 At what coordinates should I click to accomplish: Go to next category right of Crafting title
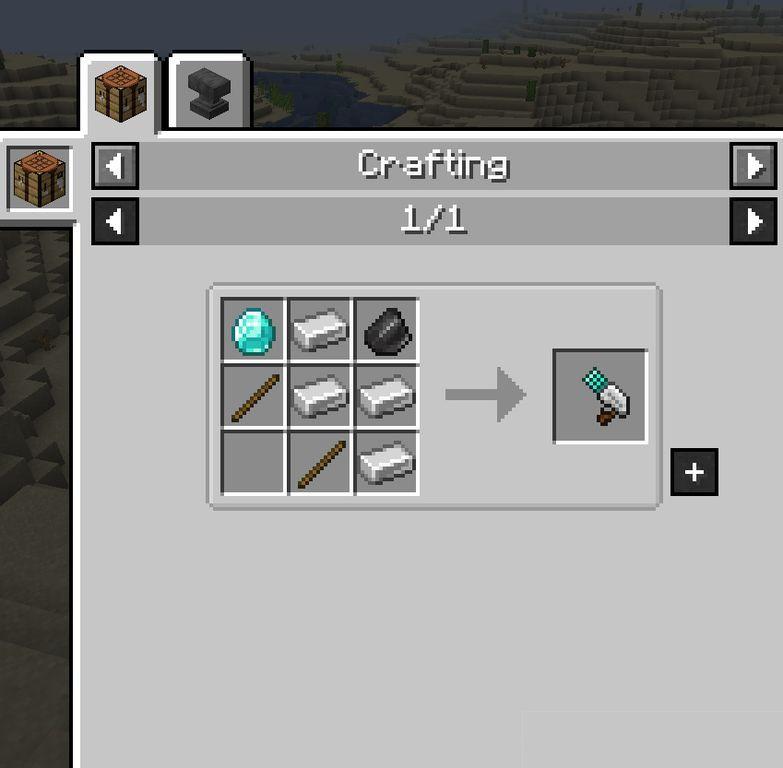[x=753, y=166]
